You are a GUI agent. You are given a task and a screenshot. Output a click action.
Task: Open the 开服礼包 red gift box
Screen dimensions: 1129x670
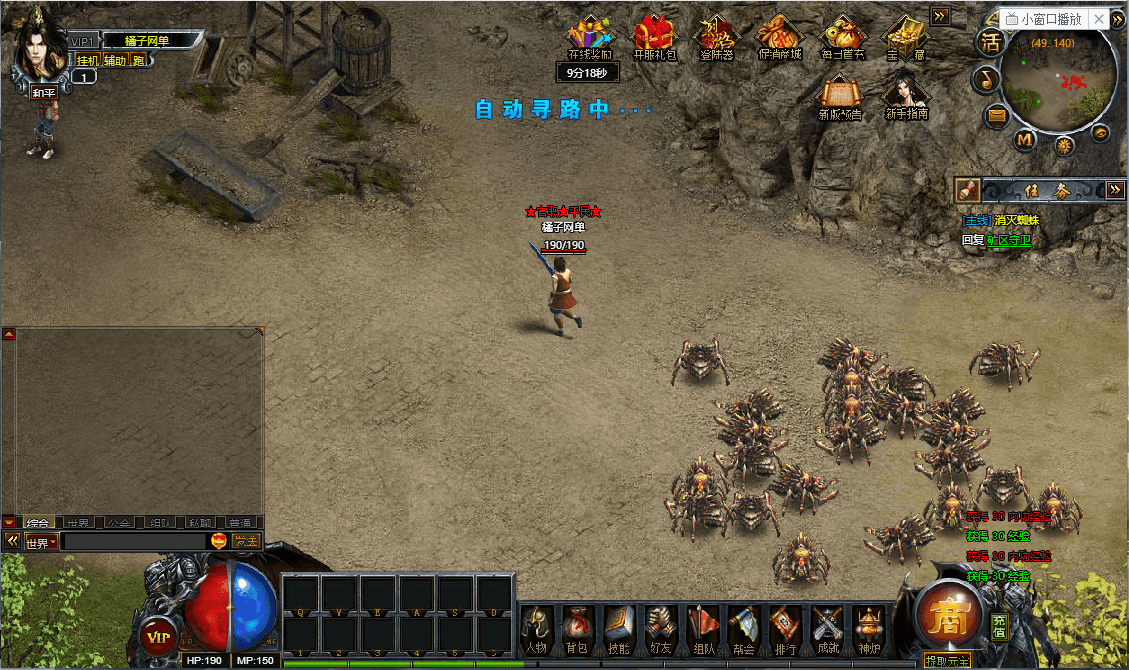[655, 38]
